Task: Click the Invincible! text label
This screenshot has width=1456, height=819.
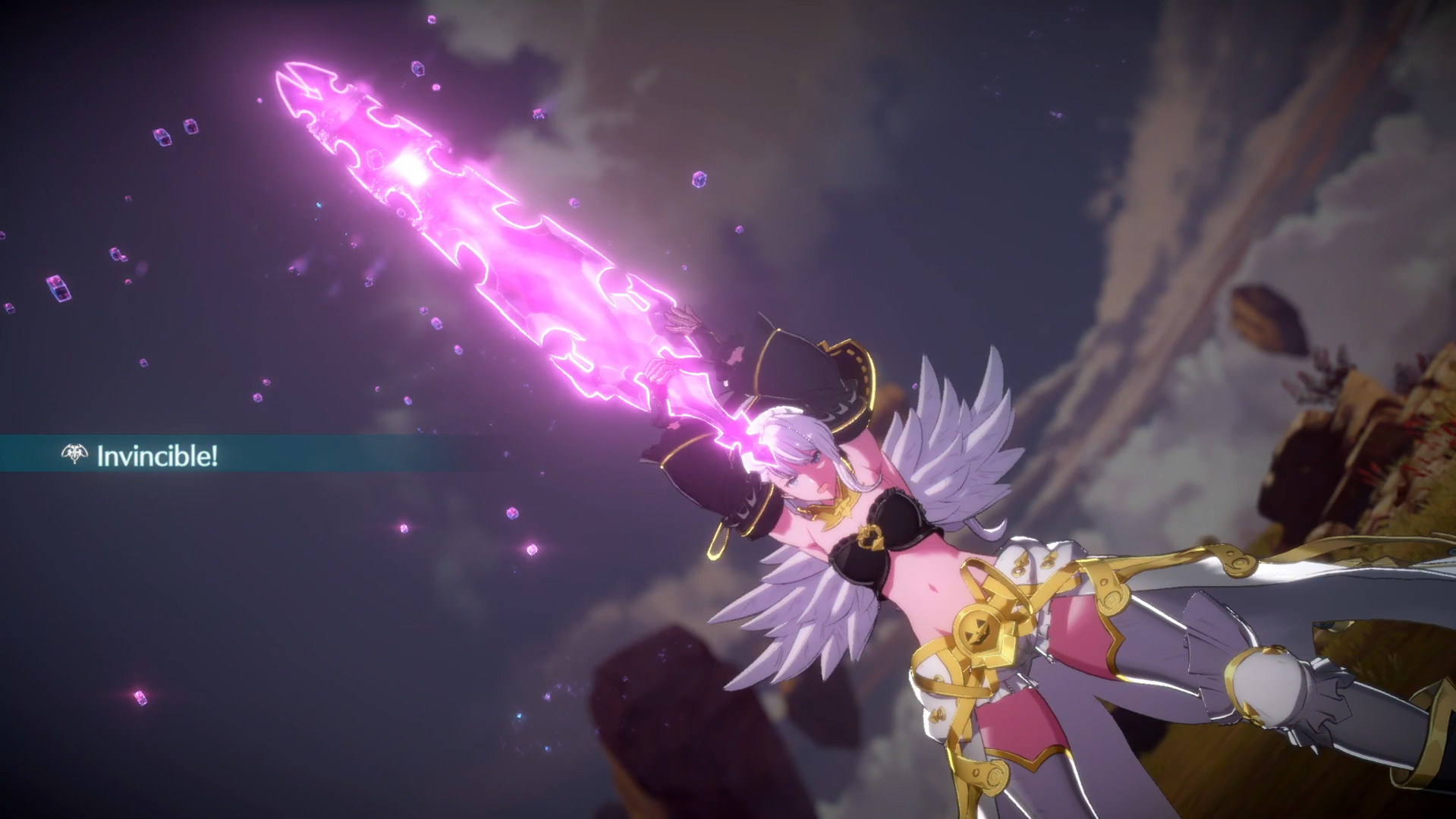Action: click(158, 455)
